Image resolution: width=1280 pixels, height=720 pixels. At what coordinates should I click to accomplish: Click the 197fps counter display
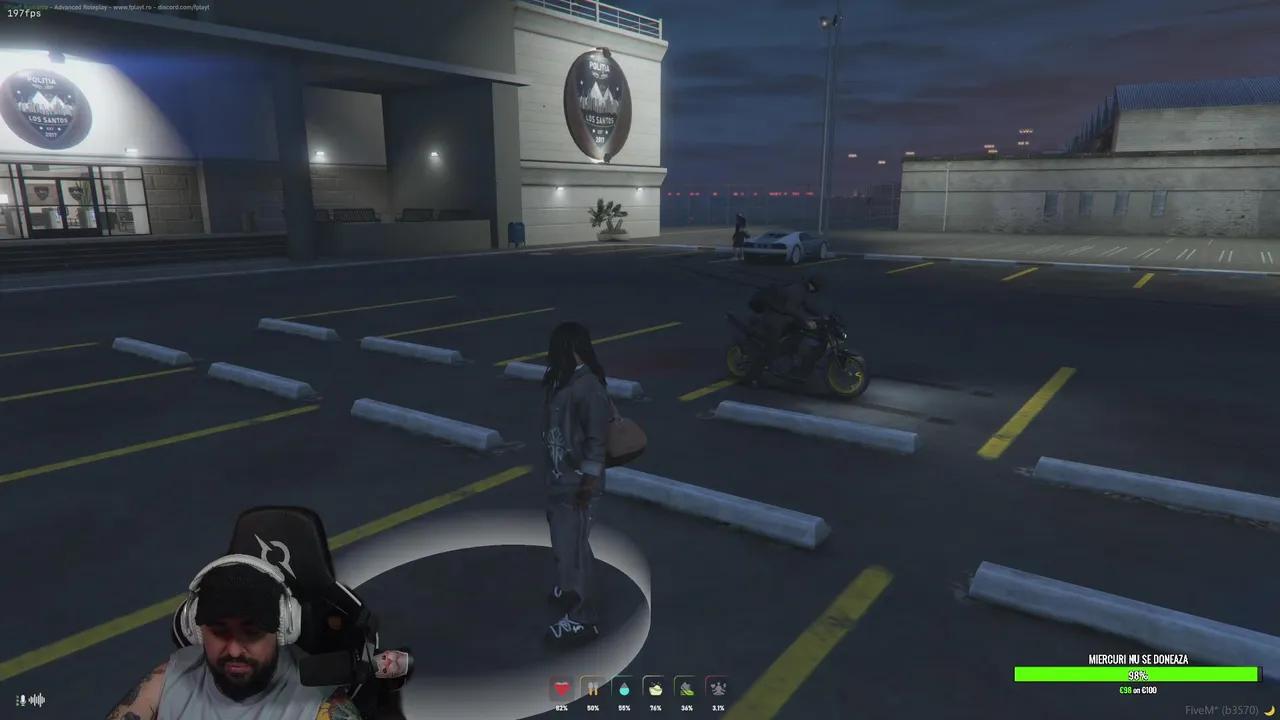click(24, 13)
